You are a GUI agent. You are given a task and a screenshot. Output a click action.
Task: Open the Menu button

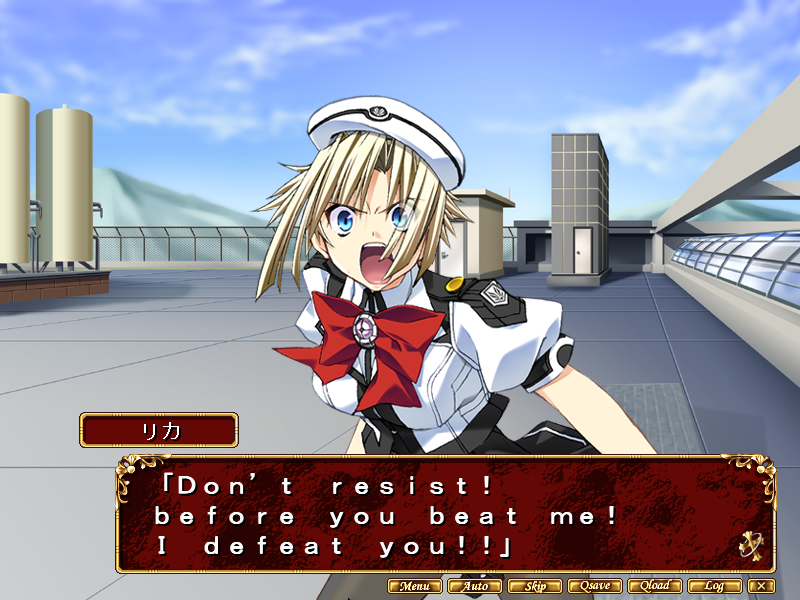(x=414, y=586)
